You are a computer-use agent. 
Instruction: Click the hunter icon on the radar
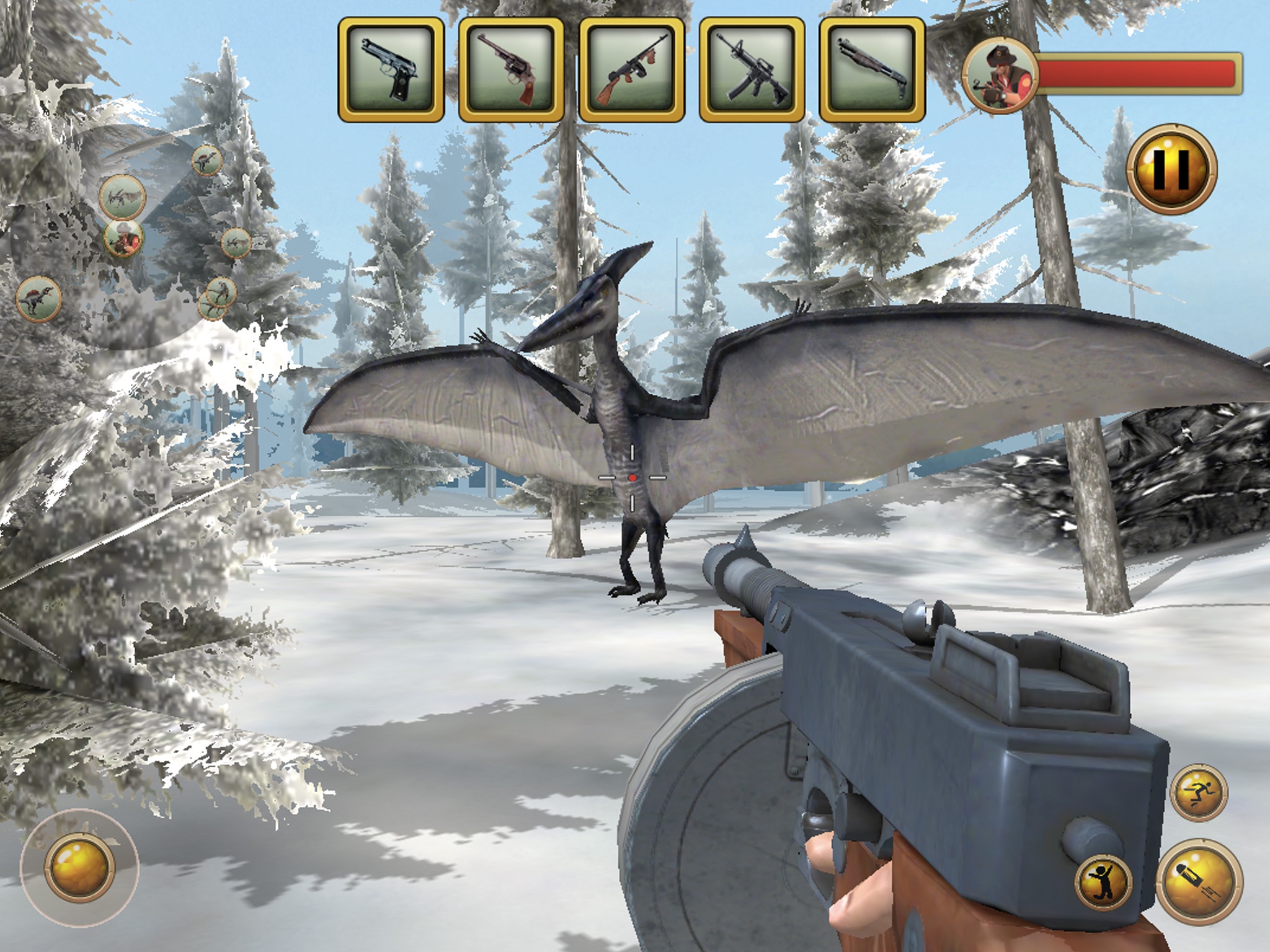pos(123,237)
